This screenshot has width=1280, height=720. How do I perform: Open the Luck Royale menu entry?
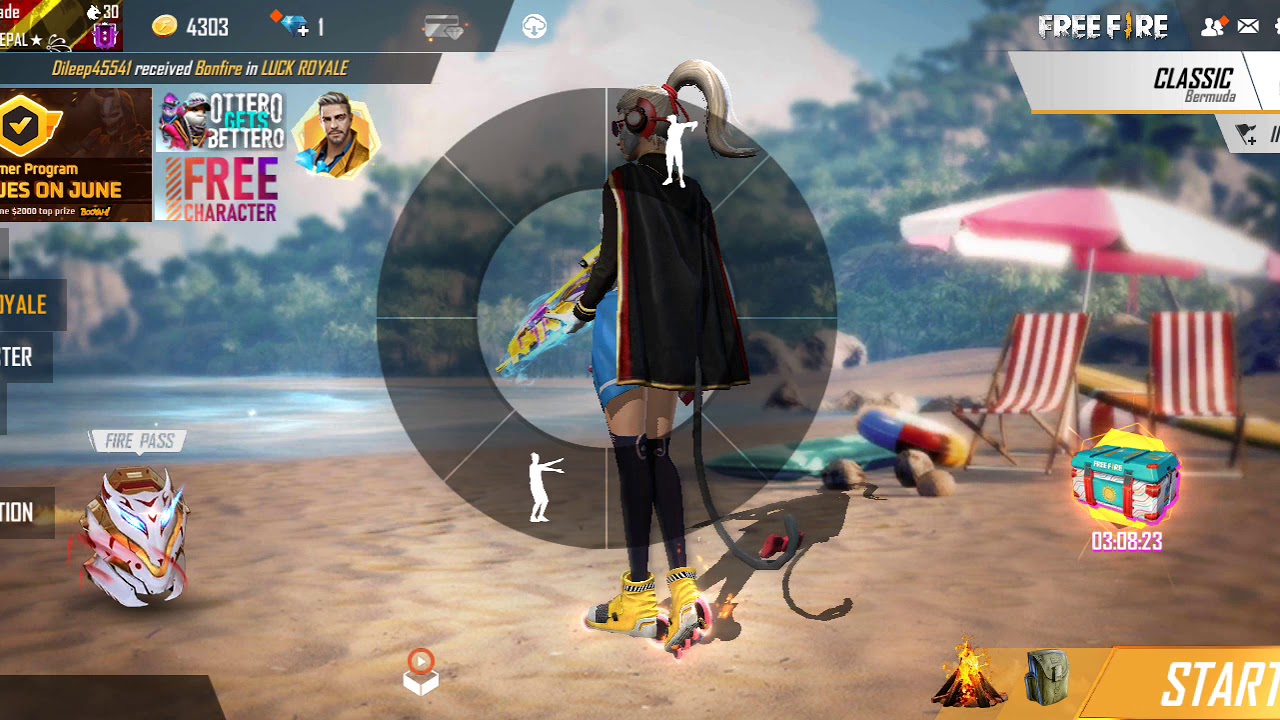26,304
